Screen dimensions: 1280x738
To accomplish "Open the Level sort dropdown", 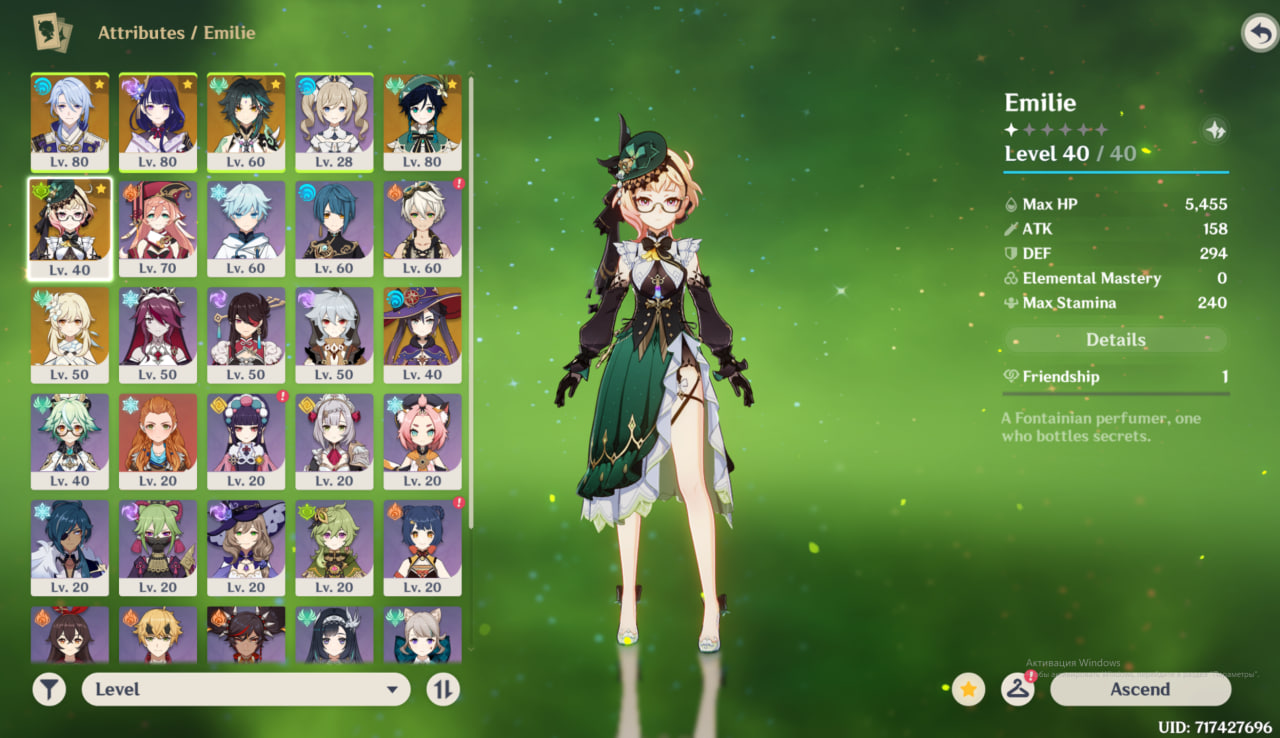I will (x=246, y=689).
